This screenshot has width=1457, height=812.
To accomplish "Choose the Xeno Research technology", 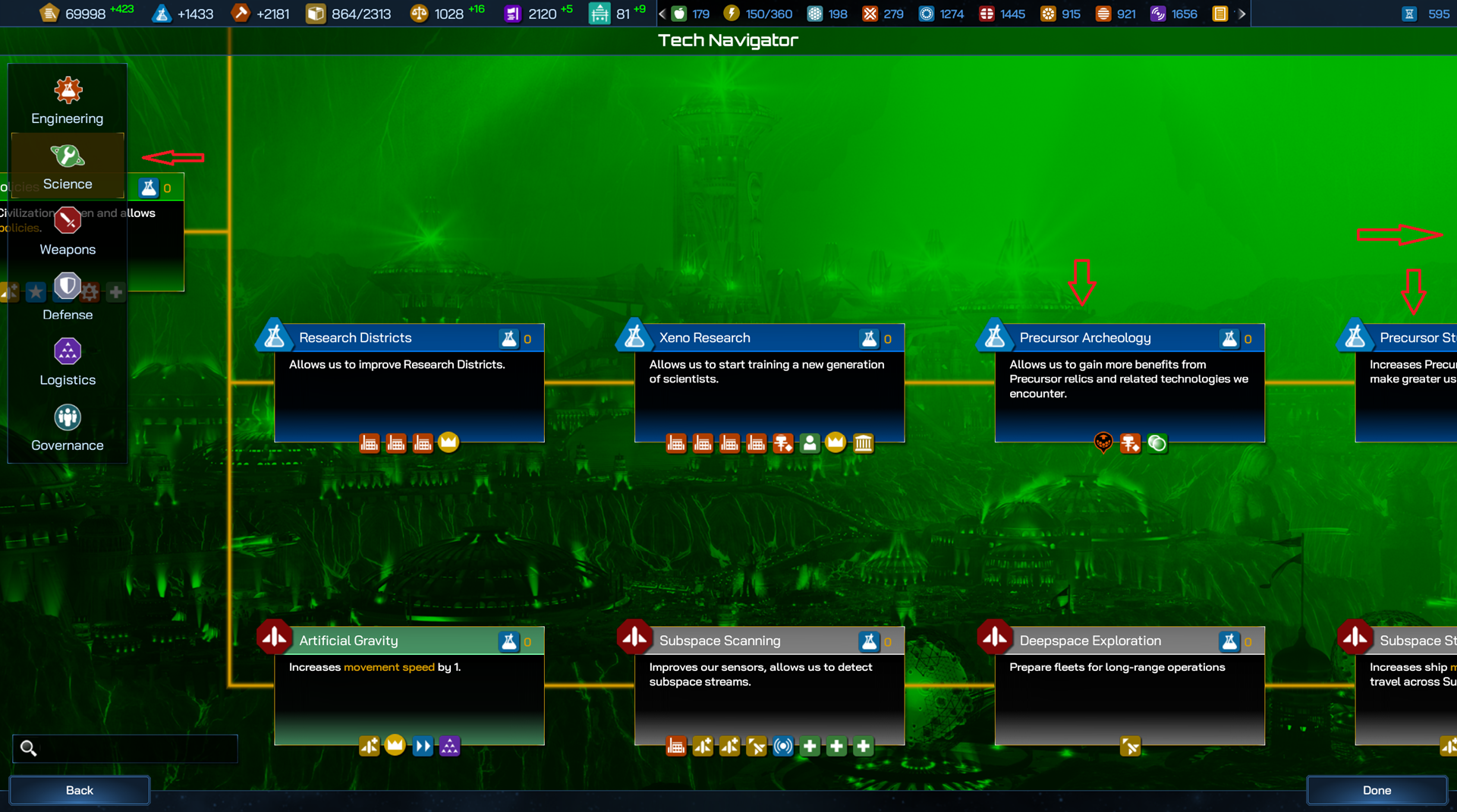I will click(769, 383).
